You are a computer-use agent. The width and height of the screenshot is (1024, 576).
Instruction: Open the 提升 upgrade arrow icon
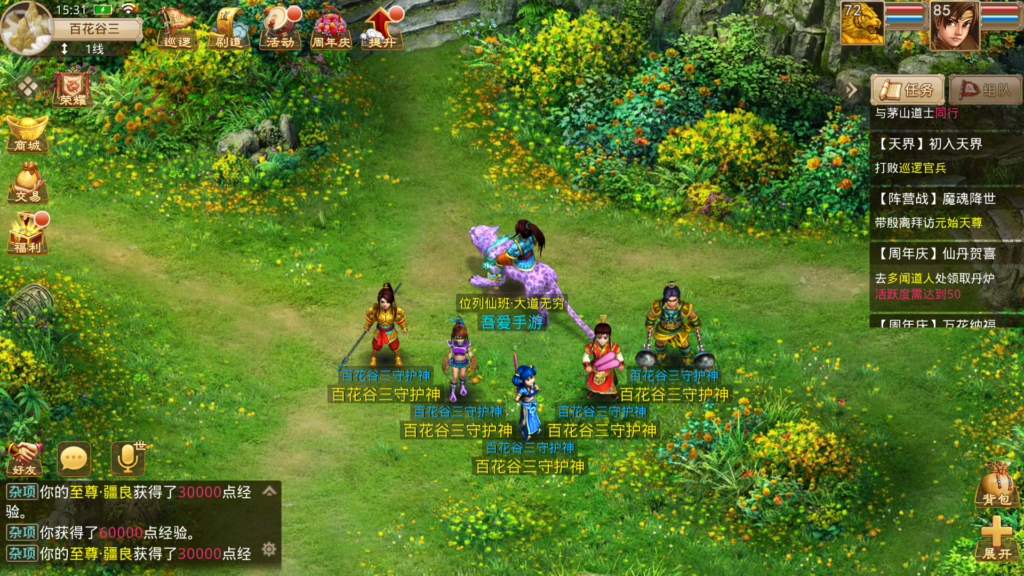pyautogui.click(x=383, y=27)
